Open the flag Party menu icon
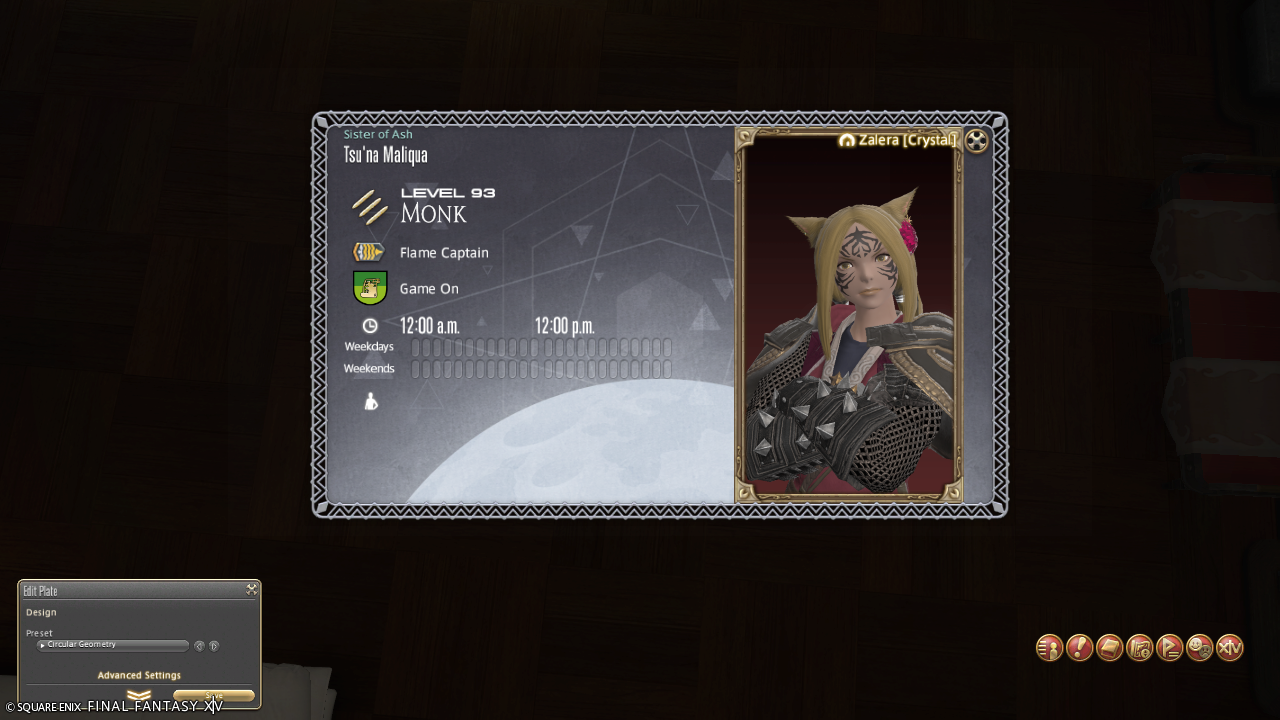 [1169, 648]
